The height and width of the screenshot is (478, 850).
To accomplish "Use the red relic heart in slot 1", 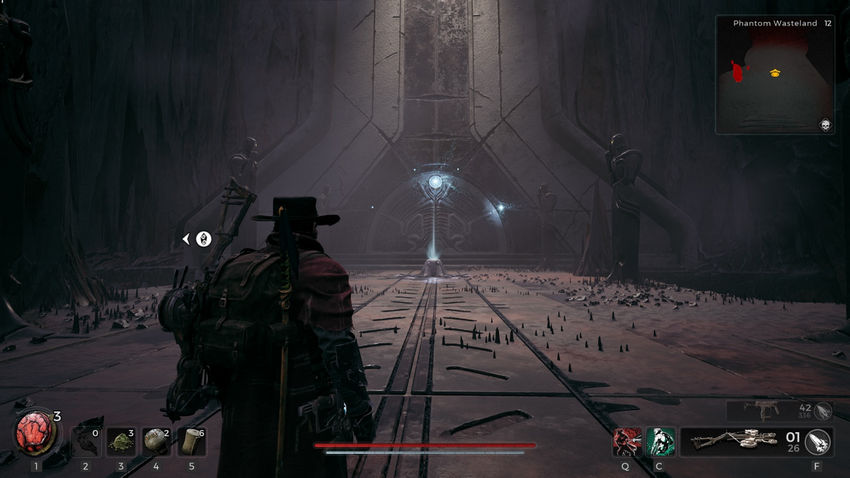I will click(x=36, y=438).
